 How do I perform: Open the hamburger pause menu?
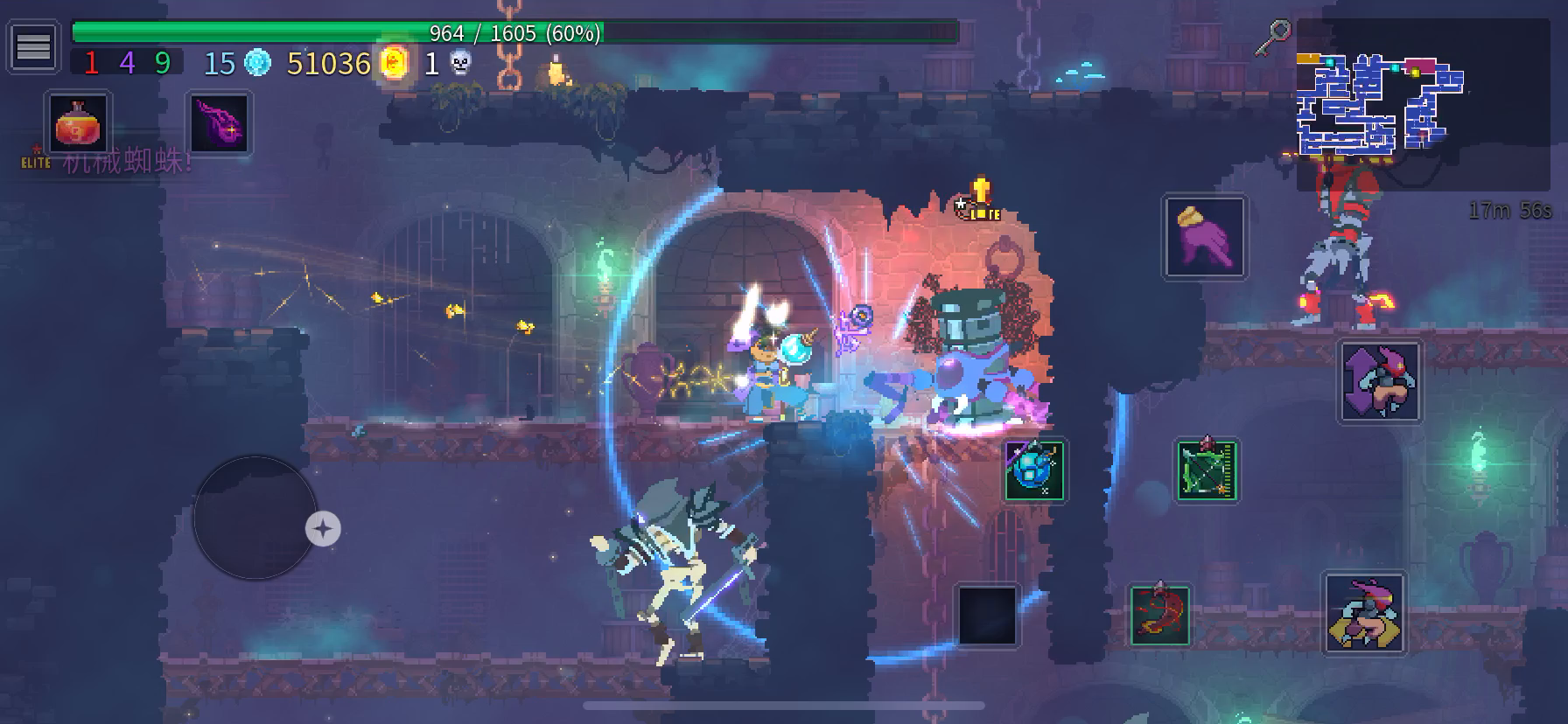click(x=33, y=46)
